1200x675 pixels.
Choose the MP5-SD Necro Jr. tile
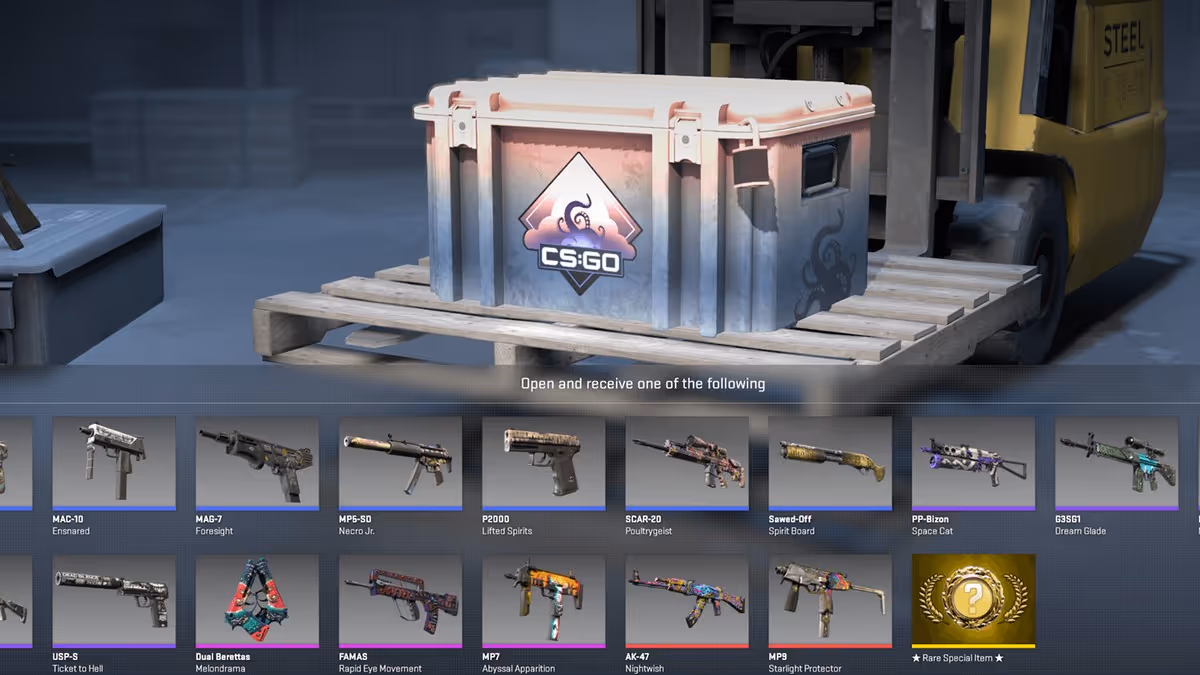coord(400,462)
